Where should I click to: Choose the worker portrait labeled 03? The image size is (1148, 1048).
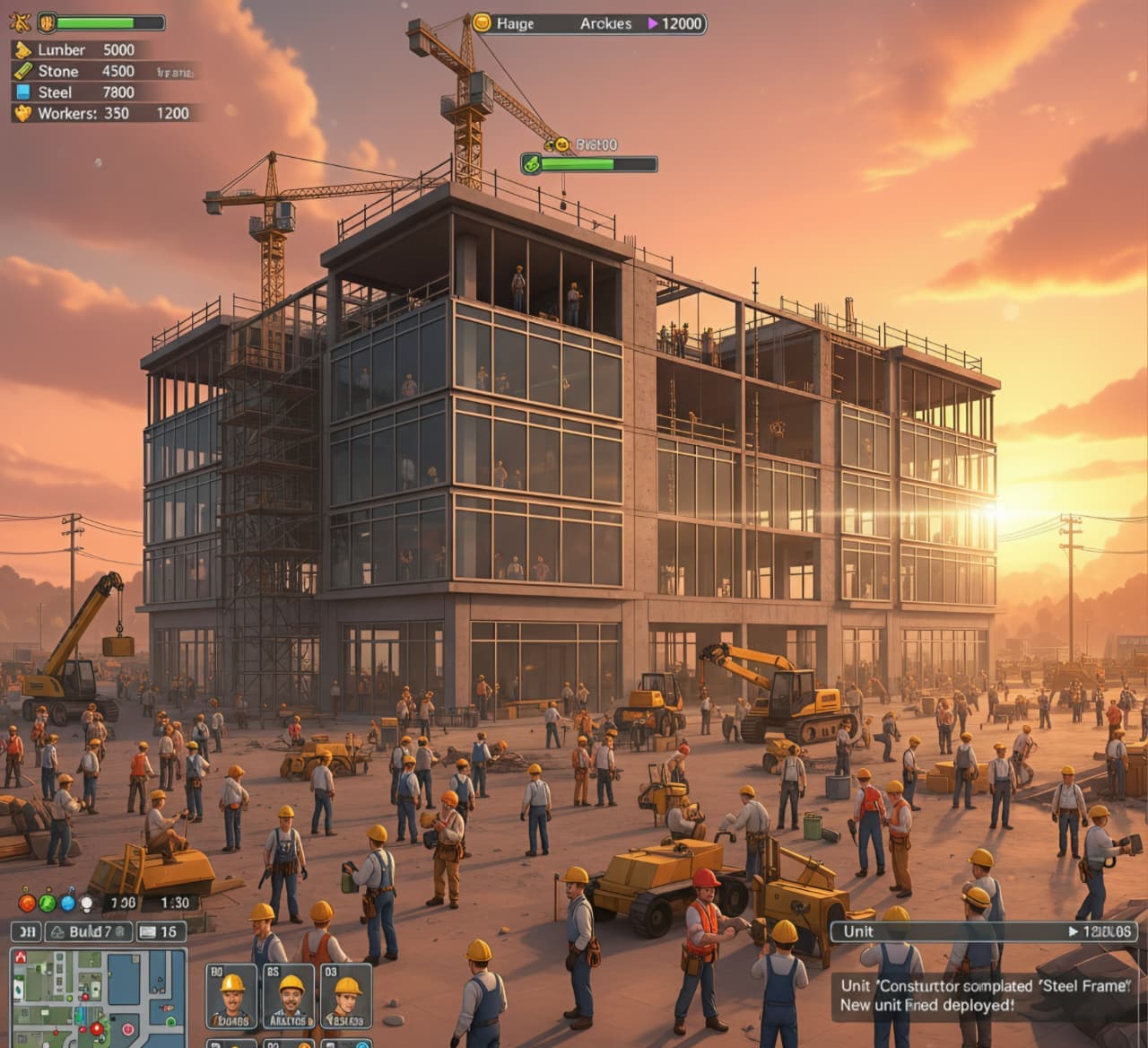coord(346,996)
